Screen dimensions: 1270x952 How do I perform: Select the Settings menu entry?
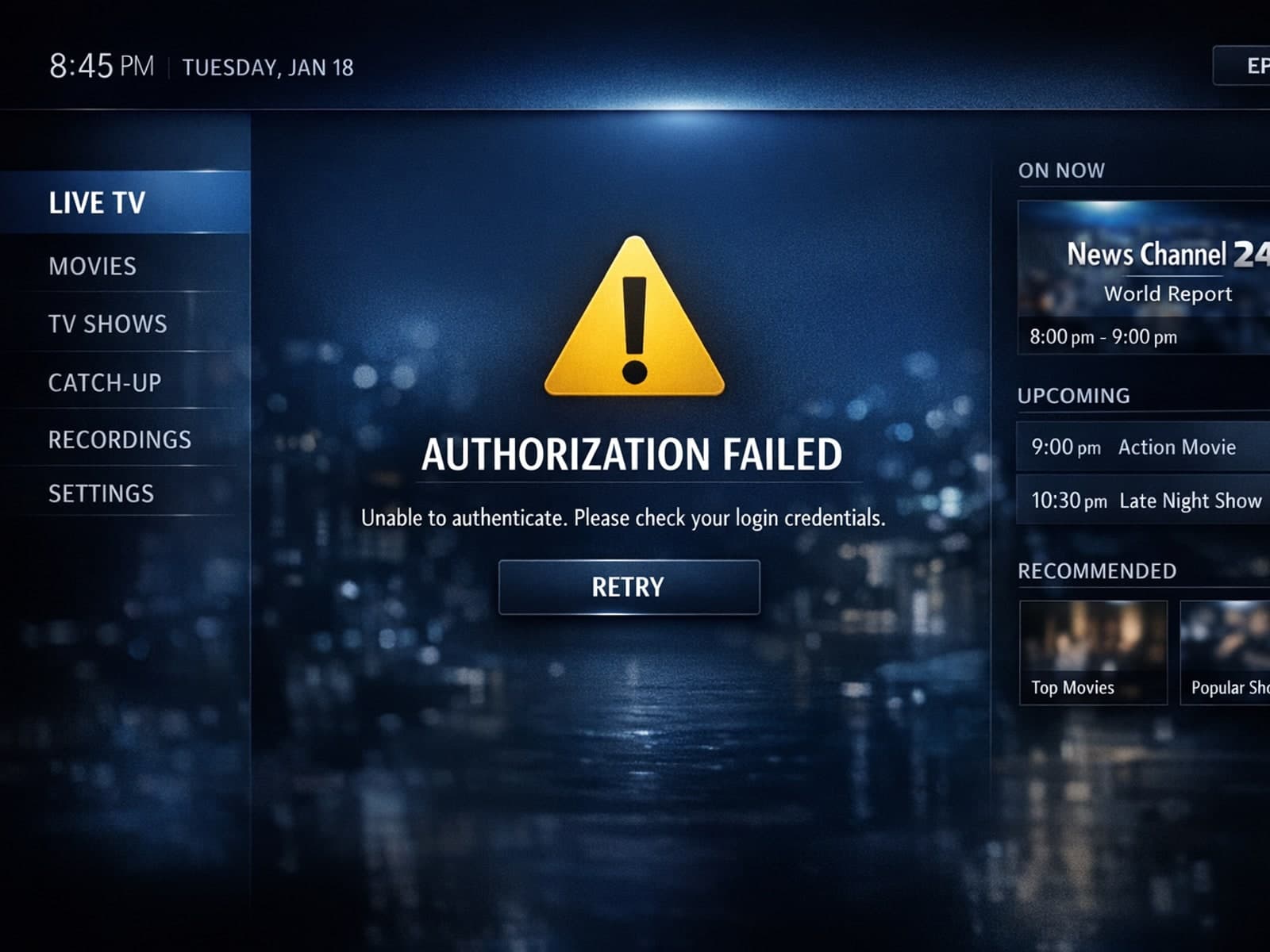click(102, 493)
